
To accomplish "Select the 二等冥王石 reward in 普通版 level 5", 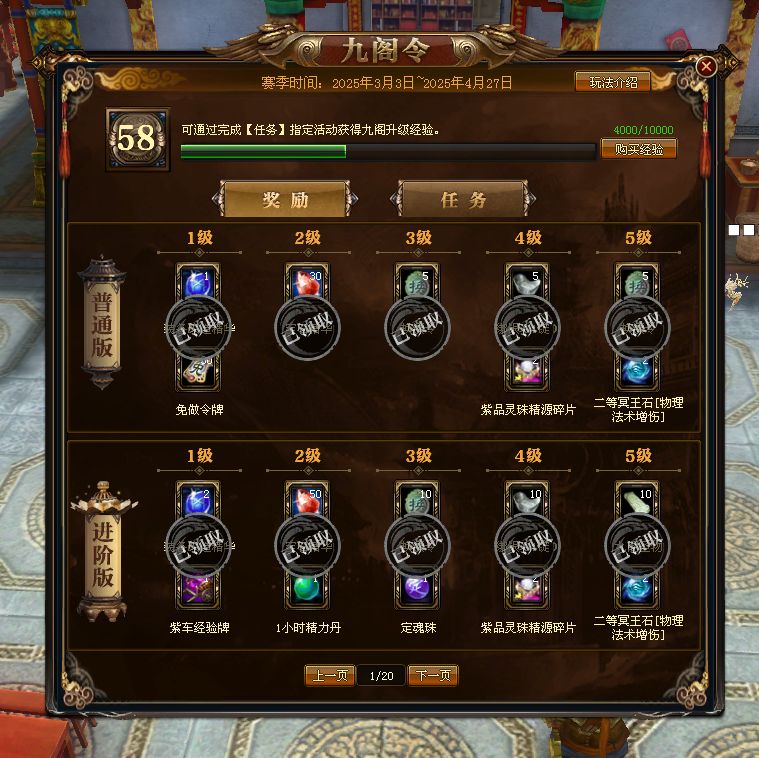I will [637, 370].
